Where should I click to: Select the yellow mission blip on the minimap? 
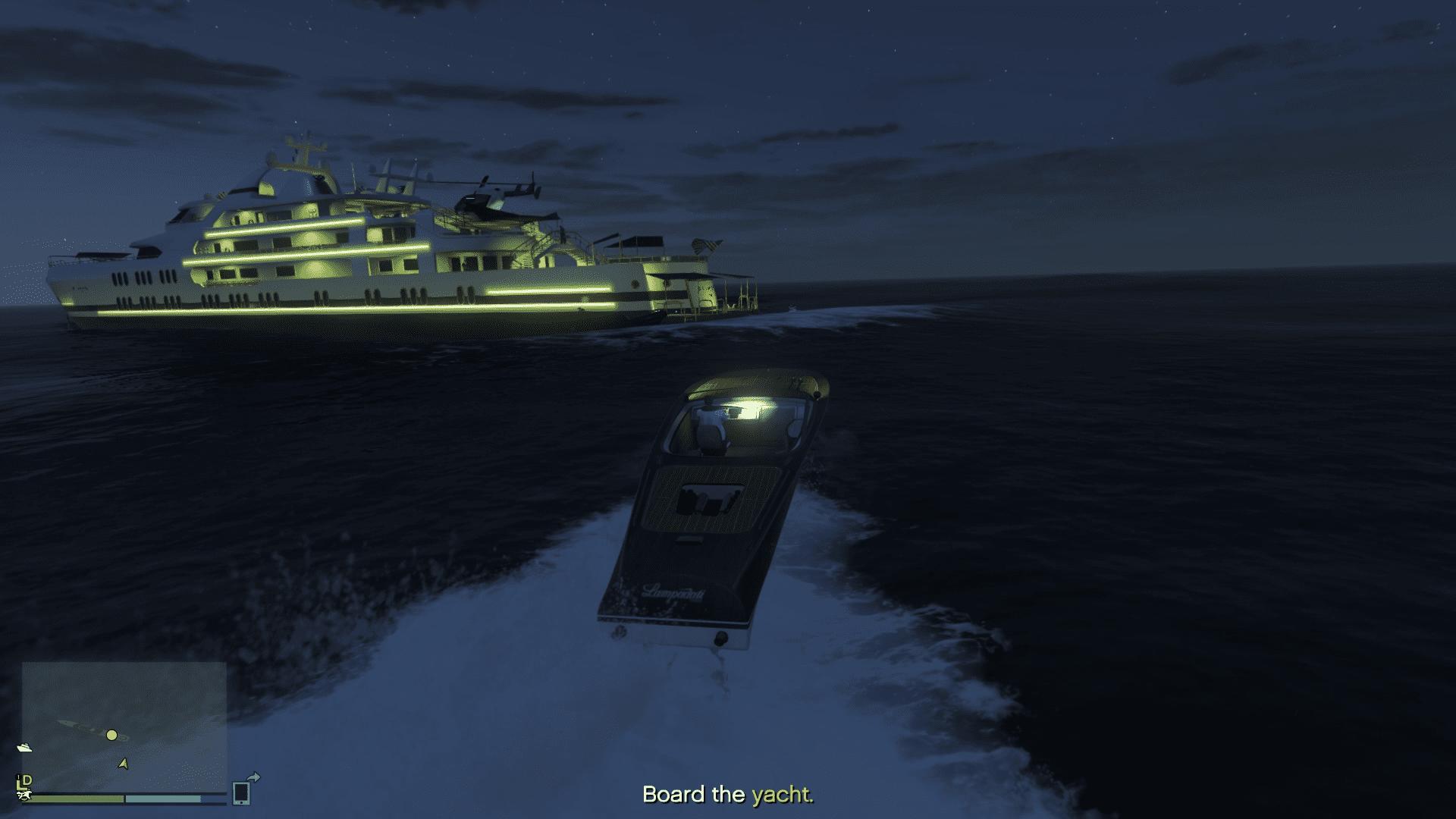coord(111,735)
